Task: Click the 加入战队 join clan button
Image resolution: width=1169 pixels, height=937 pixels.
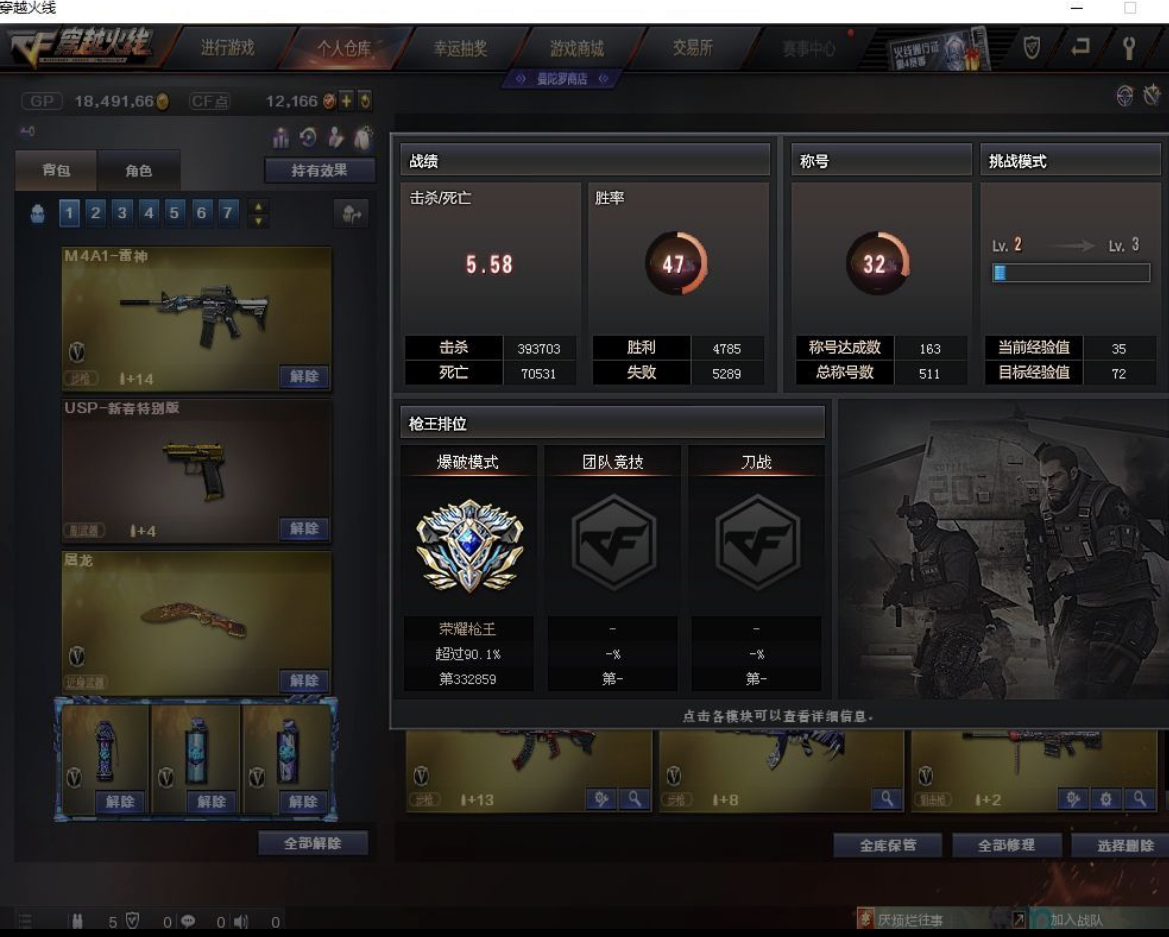Action: tap(1076, 920)
